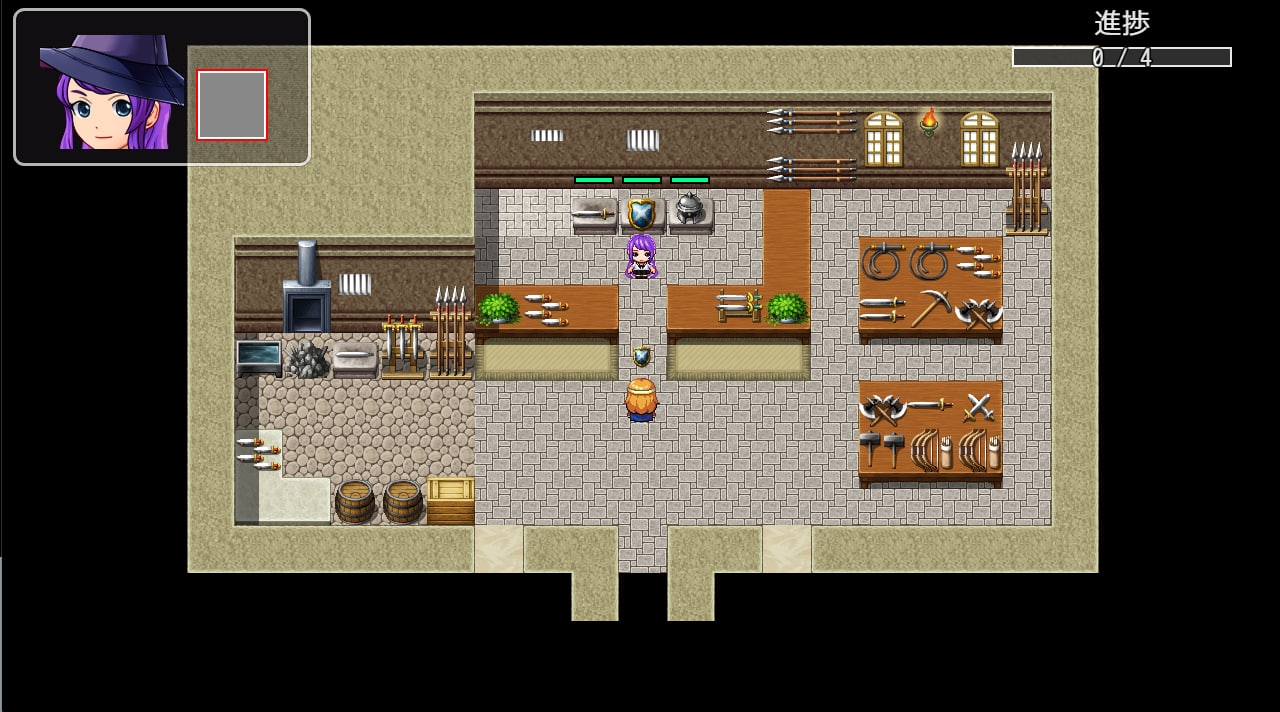This screenshot has width=1280, height=712.
Task: Click the purple-haired witch portrait
Action: (x=111, y=92)
